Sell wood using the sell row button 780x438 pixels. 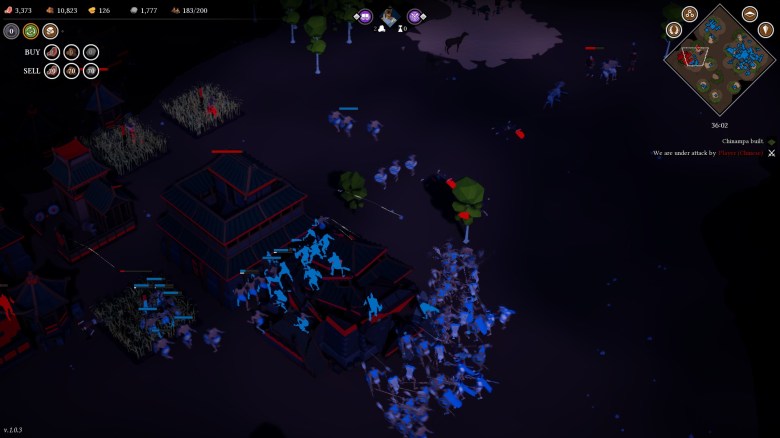point(71,71)
